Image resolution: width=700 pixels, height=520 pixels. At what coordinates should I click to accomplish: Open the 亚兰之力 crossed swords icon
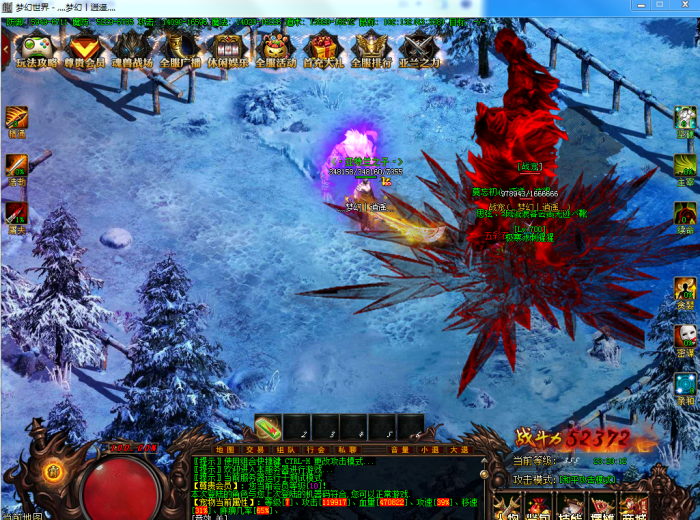tap(419, 49)
